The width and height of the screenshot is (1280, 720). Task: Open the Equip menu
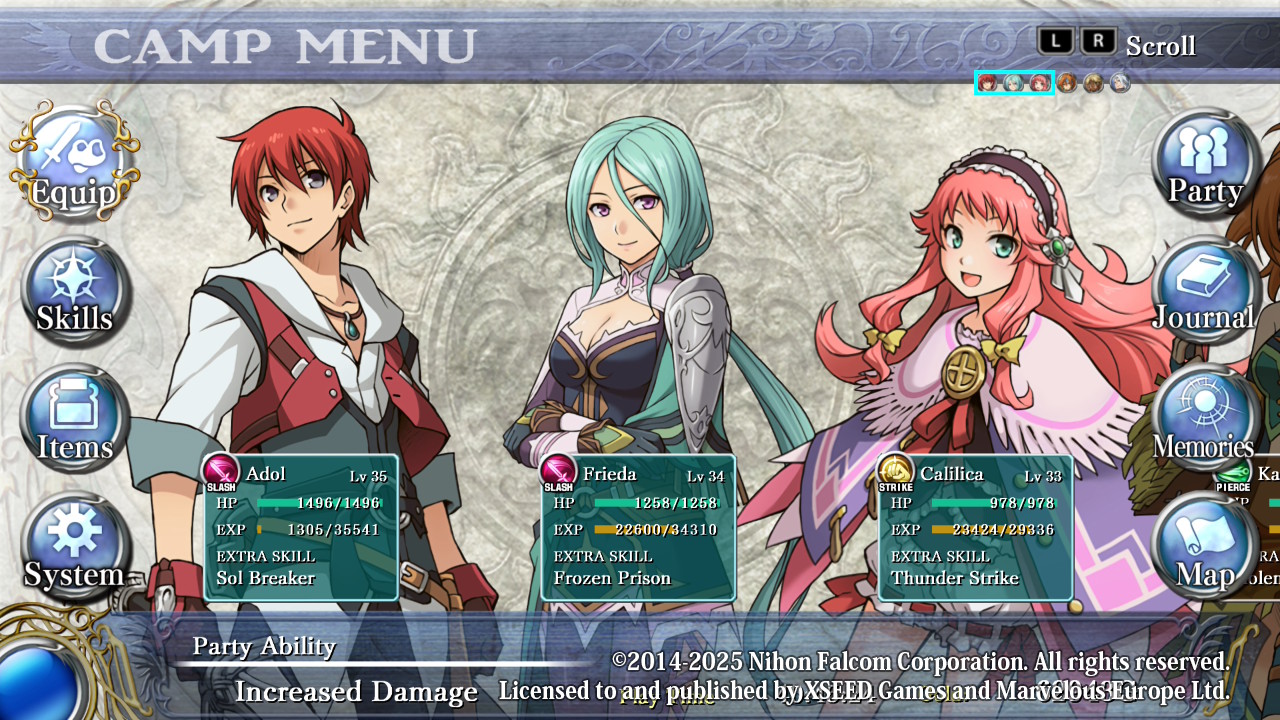pos(73,163)
